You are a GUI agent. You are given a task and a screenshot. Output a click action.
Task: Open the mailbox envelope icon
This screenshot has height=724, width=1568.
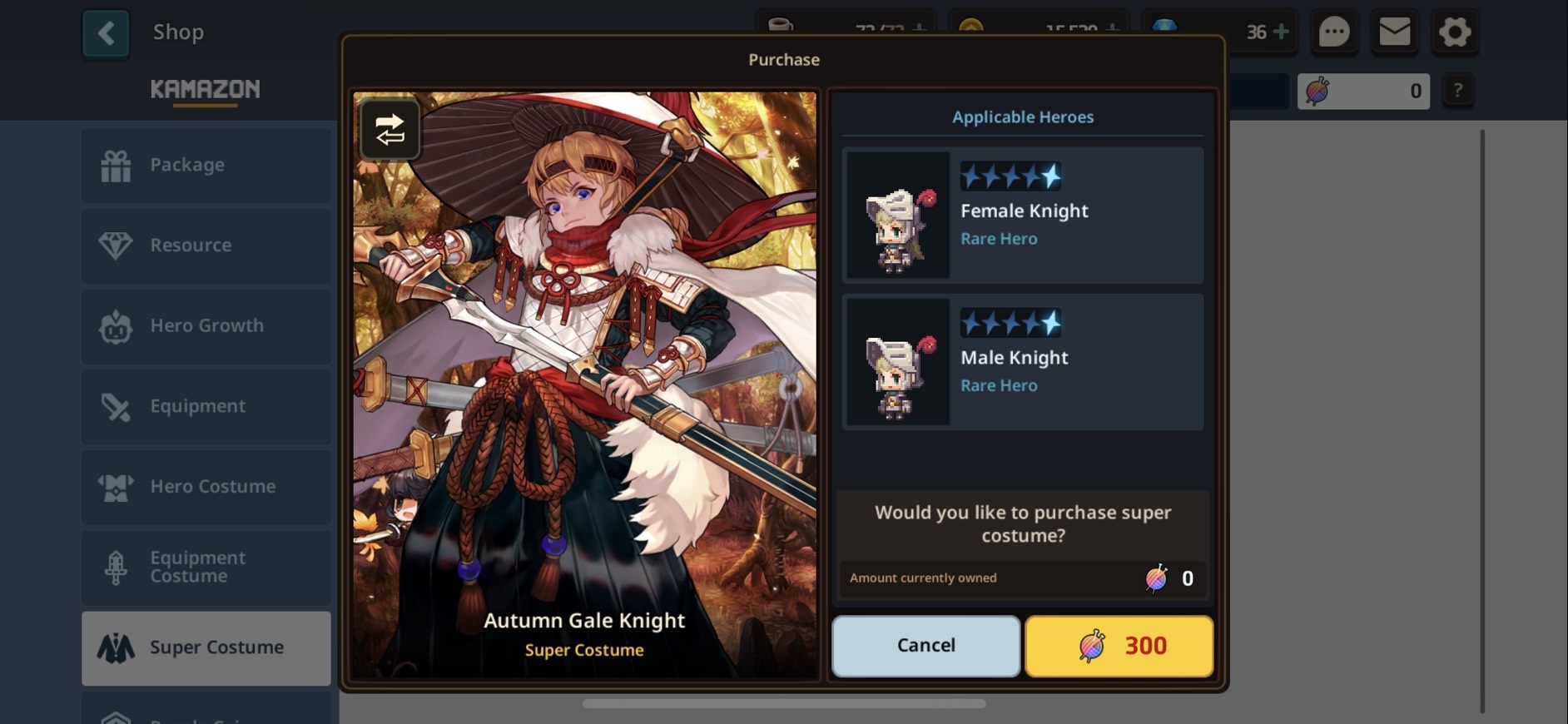1395,33
